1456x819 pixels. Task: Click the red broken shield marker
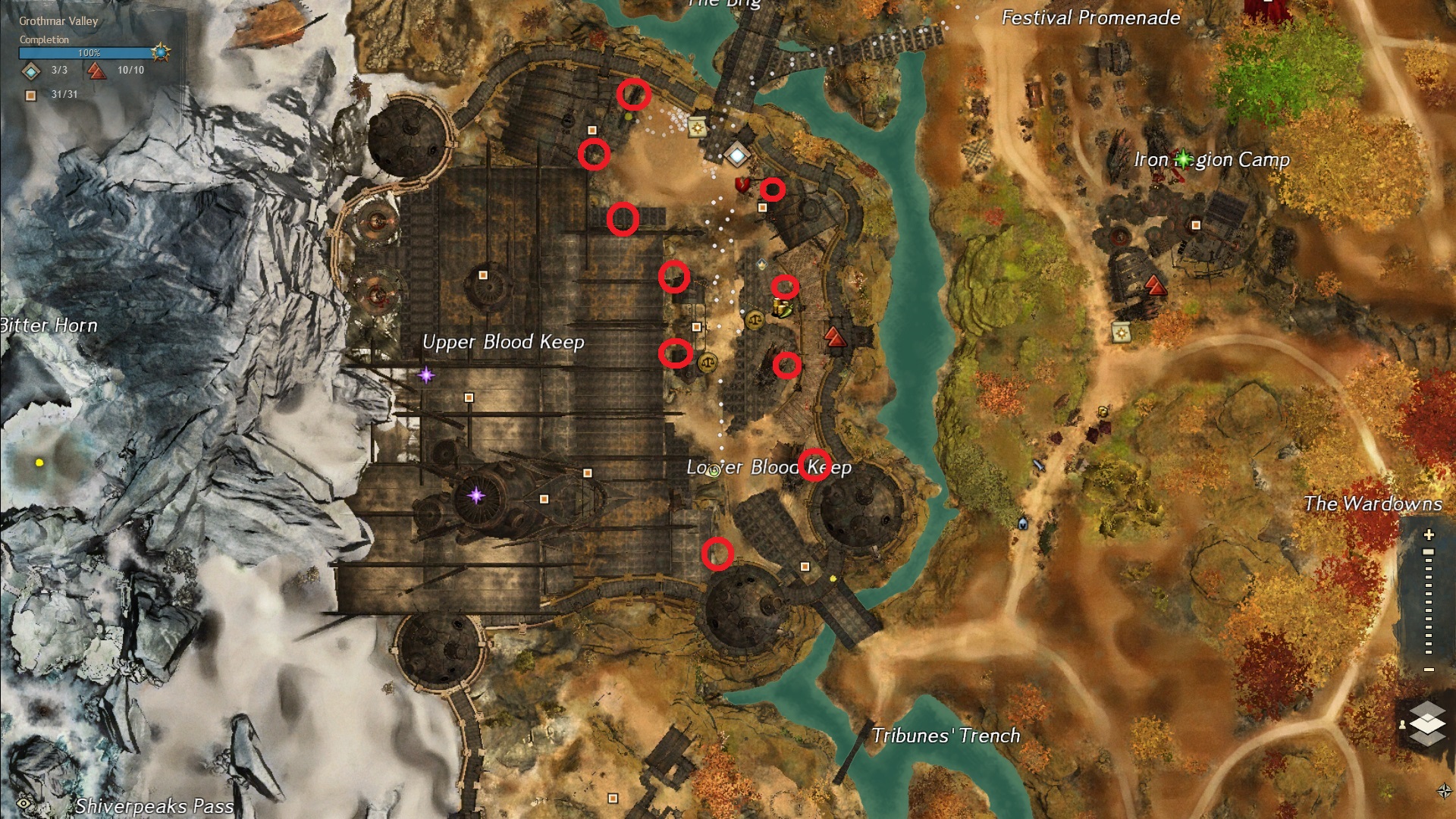[x=742, y=184]
